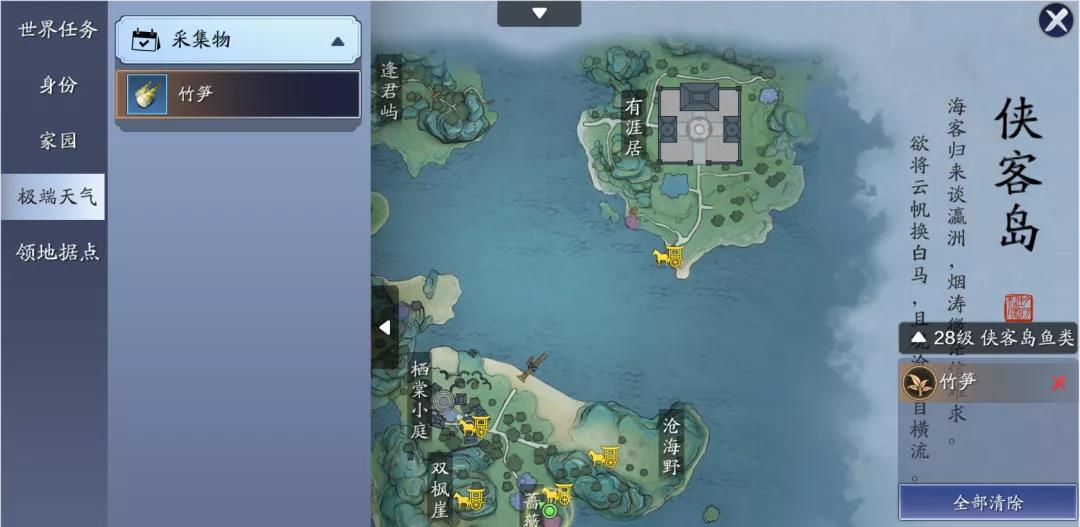Screen dimensions: 1080x527
Task: Choose the 极端天气 tab
Action: pyautogui.click(x=57, y=196)
